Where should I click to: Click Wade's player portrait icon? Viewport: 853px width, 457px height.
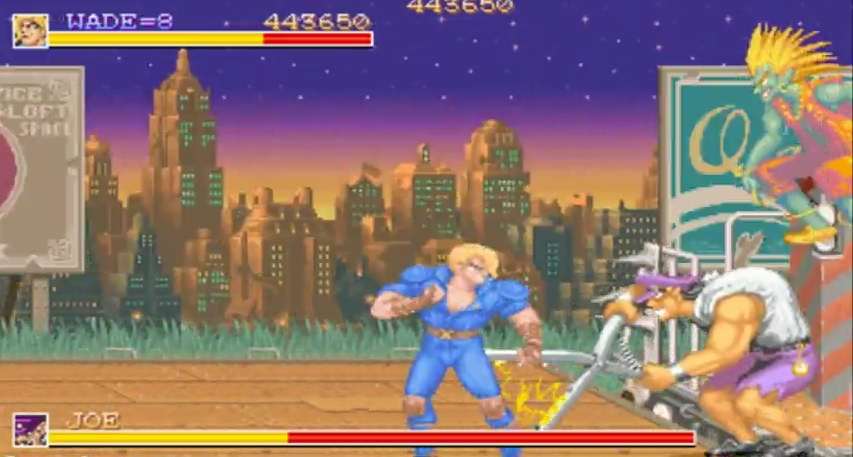pos(29,30)
